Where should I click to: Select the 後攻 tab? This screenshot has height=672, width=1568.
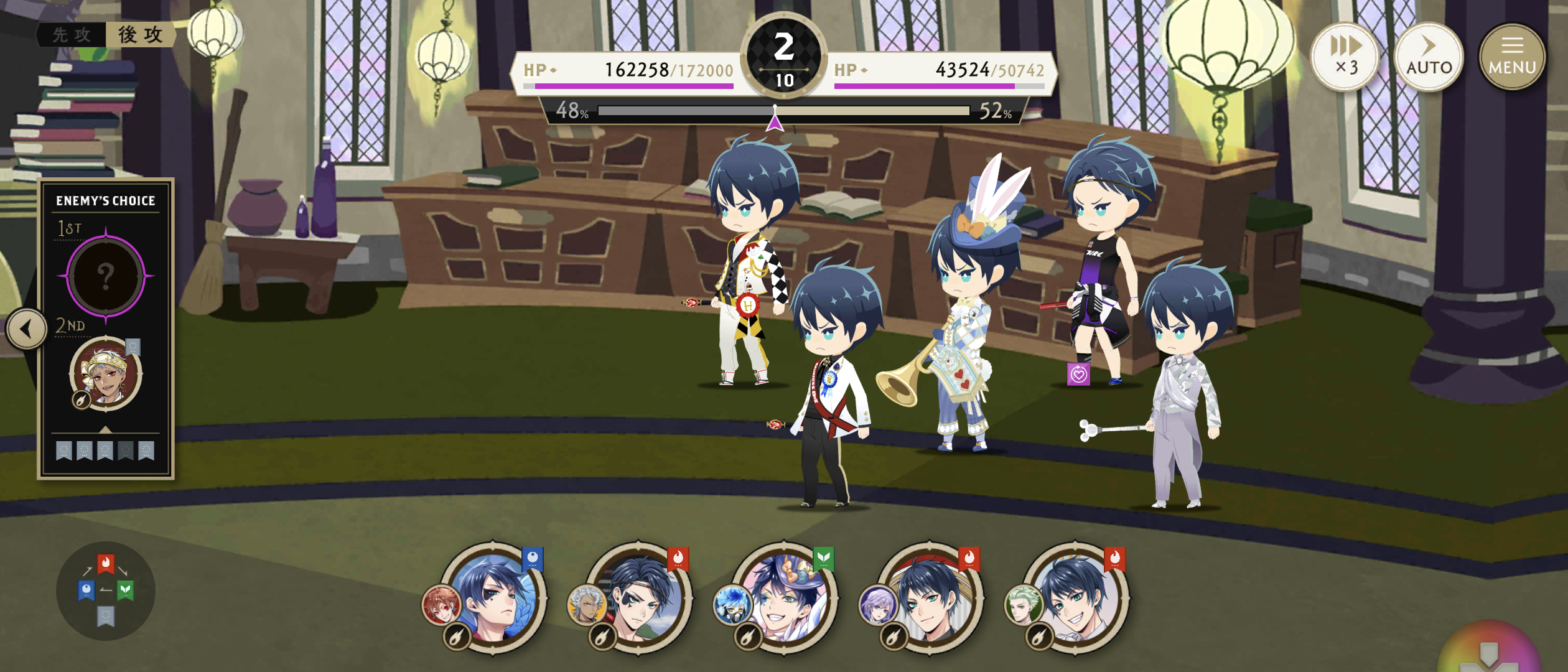point(141,35)
